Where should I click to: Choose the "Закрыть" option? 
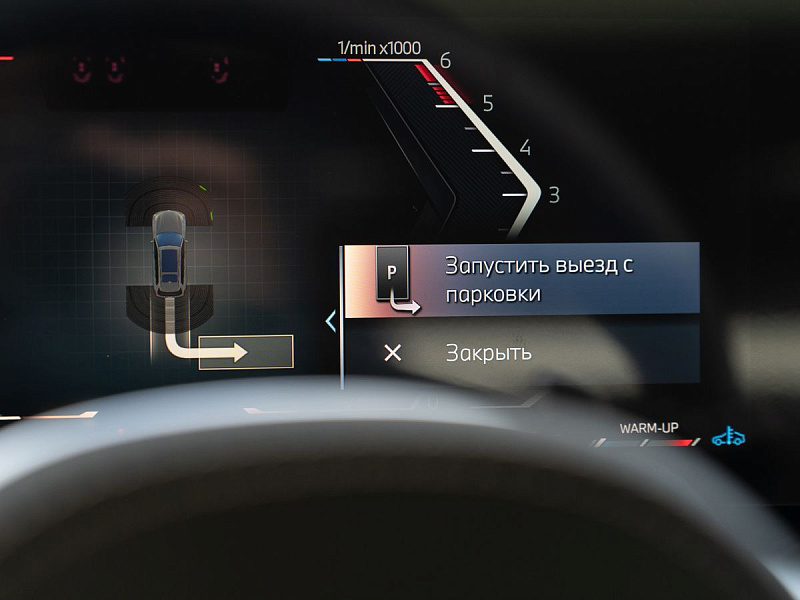point(488,353)
